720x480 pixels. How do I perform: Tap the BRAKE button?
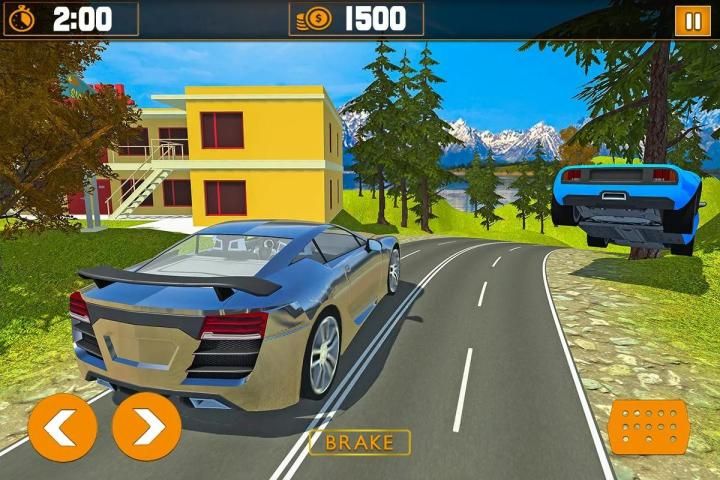click(360, 442)
